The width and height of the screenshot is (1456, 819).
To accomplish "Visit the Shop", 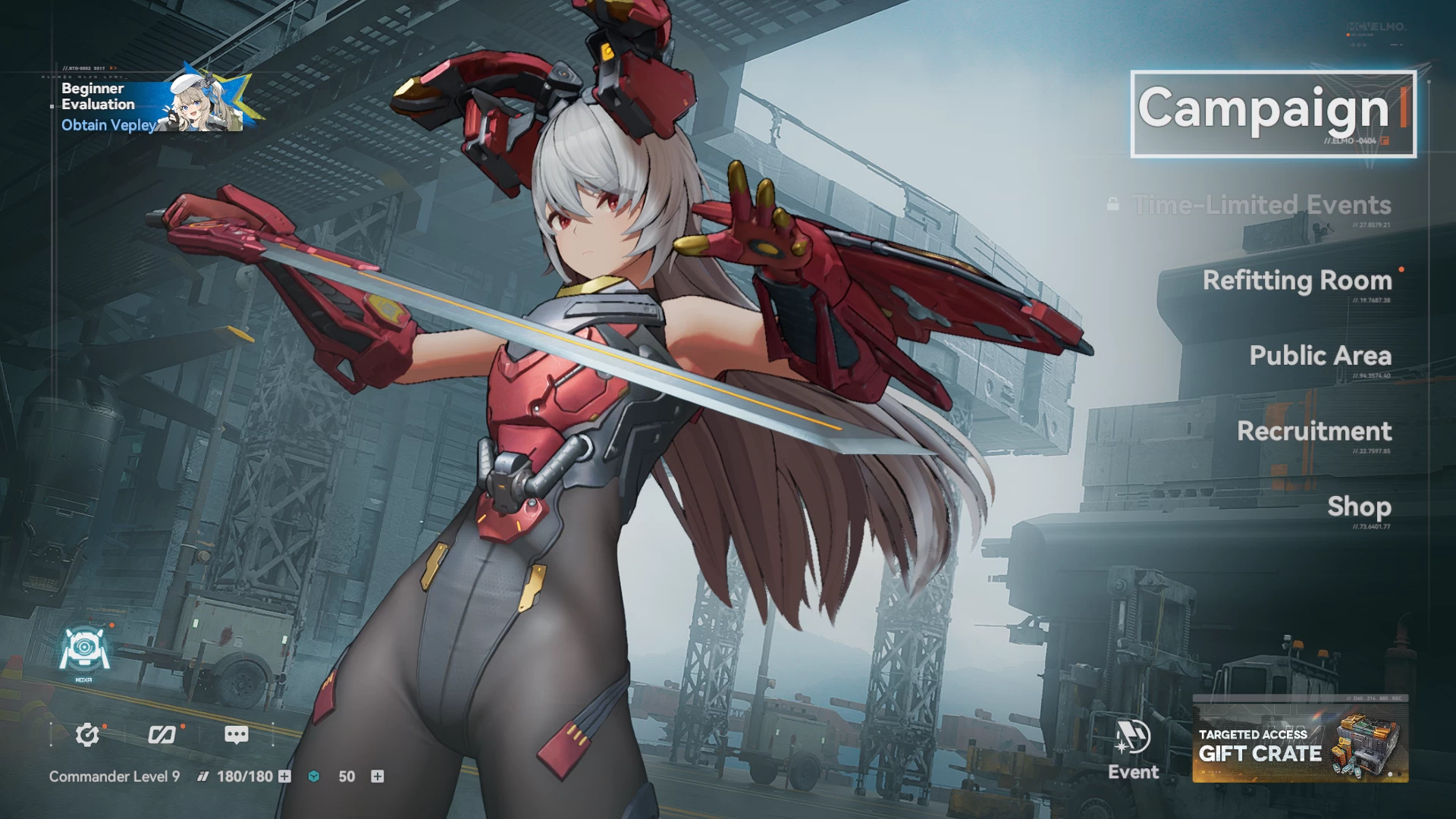I will tap(1358, 507).
